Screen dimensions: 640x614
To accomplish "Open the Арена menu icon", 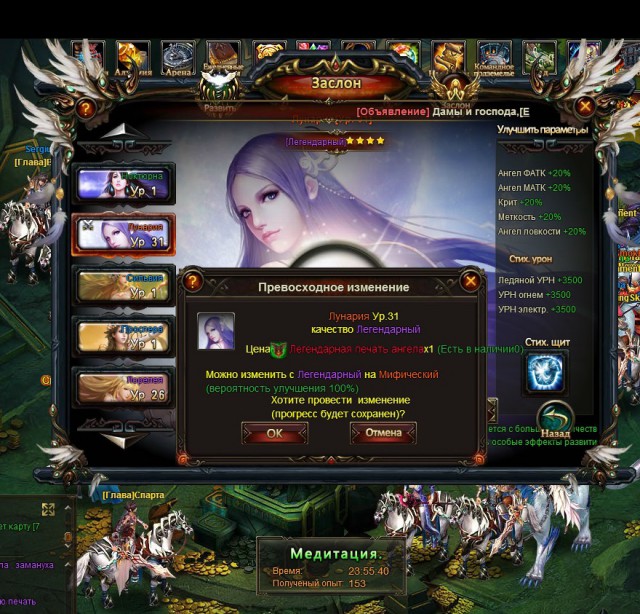I will click(179, 56).
